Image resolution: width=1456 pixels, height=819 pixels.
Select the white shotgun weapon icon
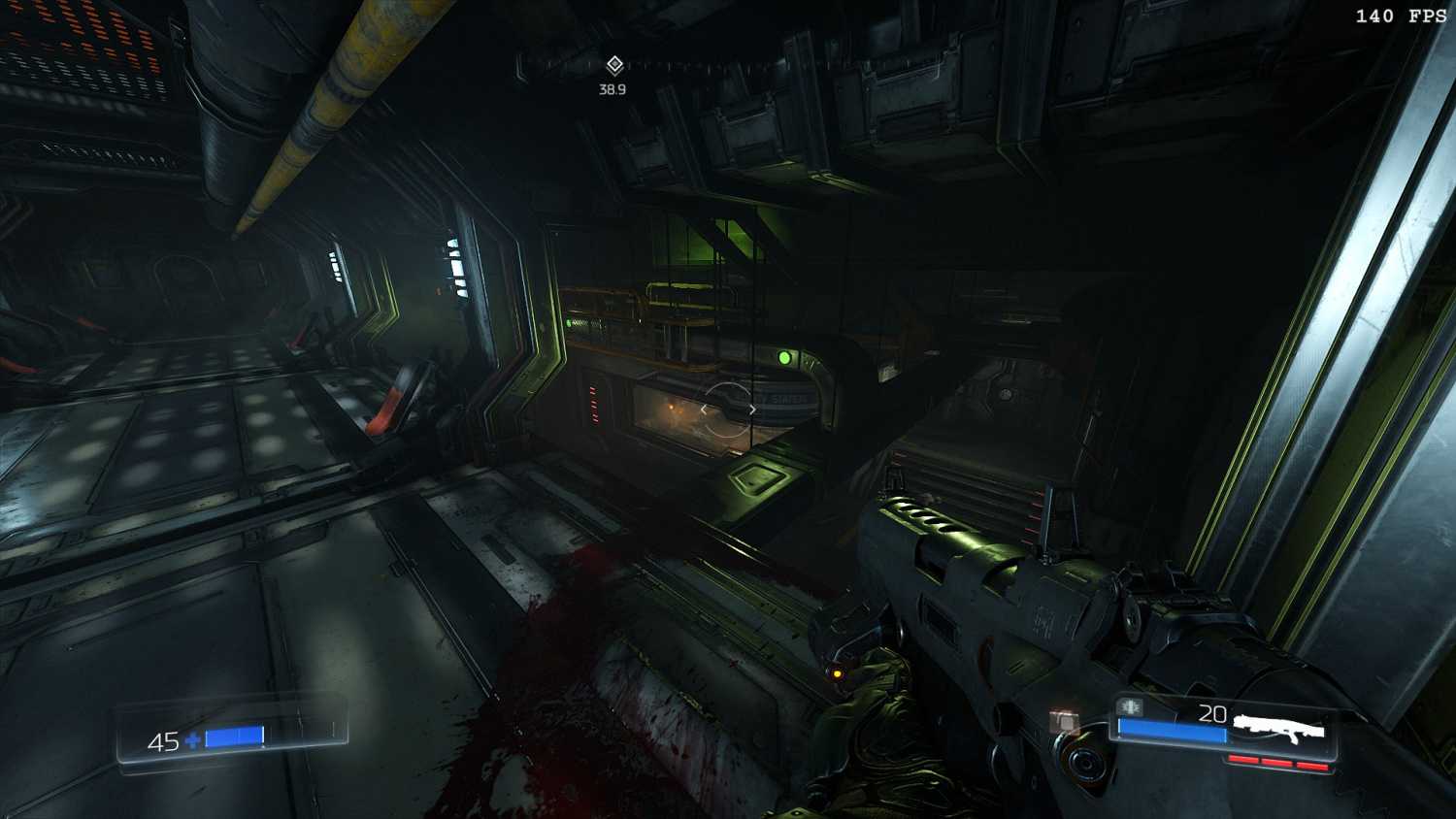pos(1278,726)
